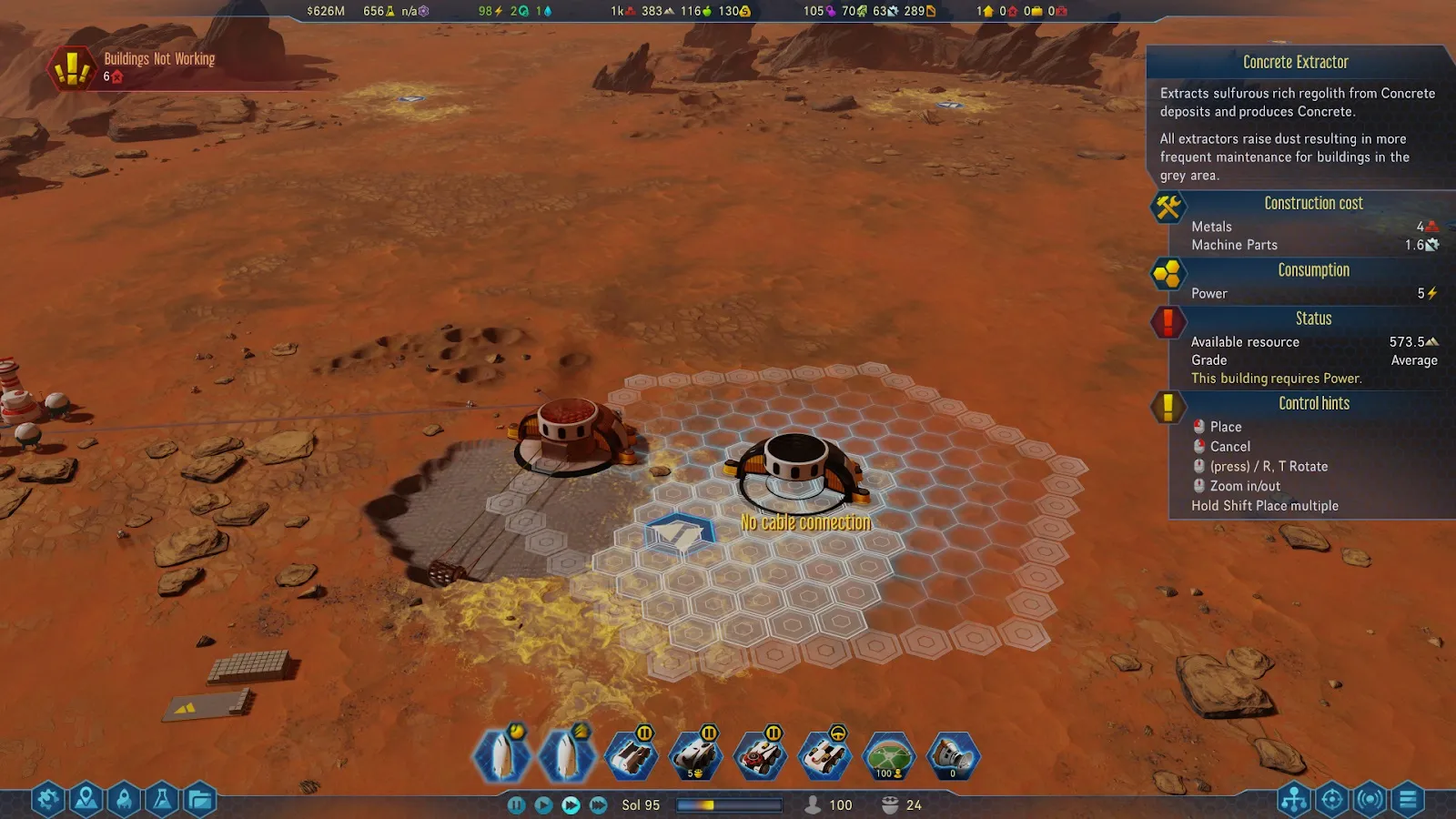
Task: Select the rover with steering wheel badge
Action: [824, 756]
